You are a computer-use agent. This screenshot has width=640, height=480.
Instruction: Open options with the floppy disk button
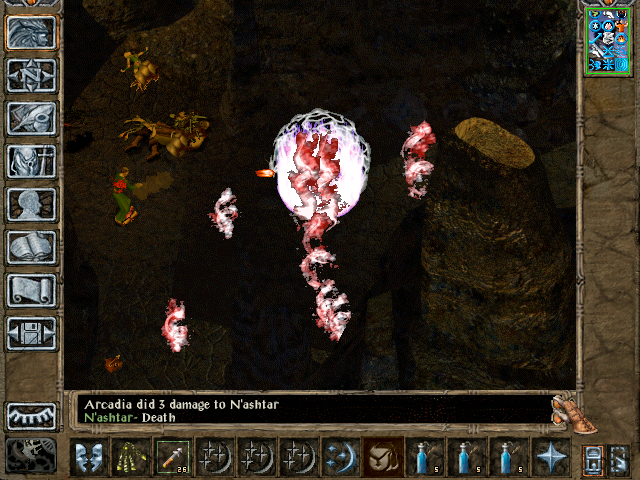tap(31, 333)
